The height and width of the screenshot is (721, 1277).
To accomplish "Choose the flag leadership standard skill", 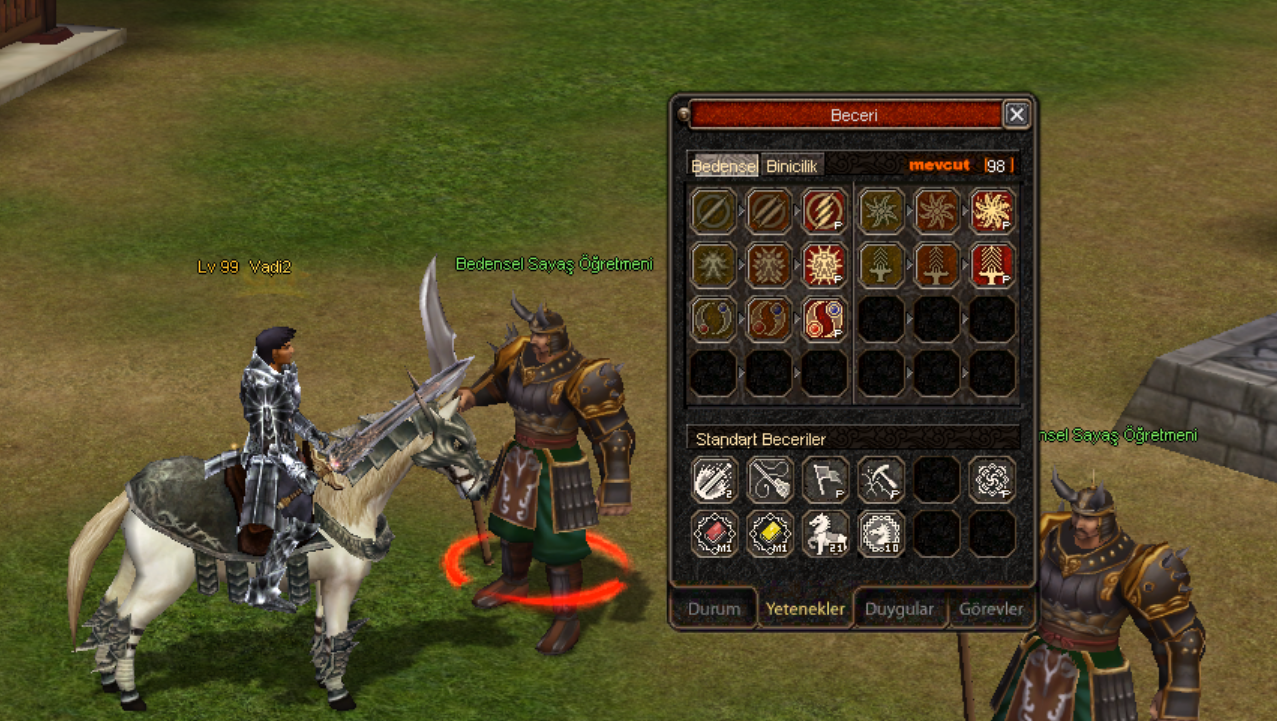I will coord(825,481).
